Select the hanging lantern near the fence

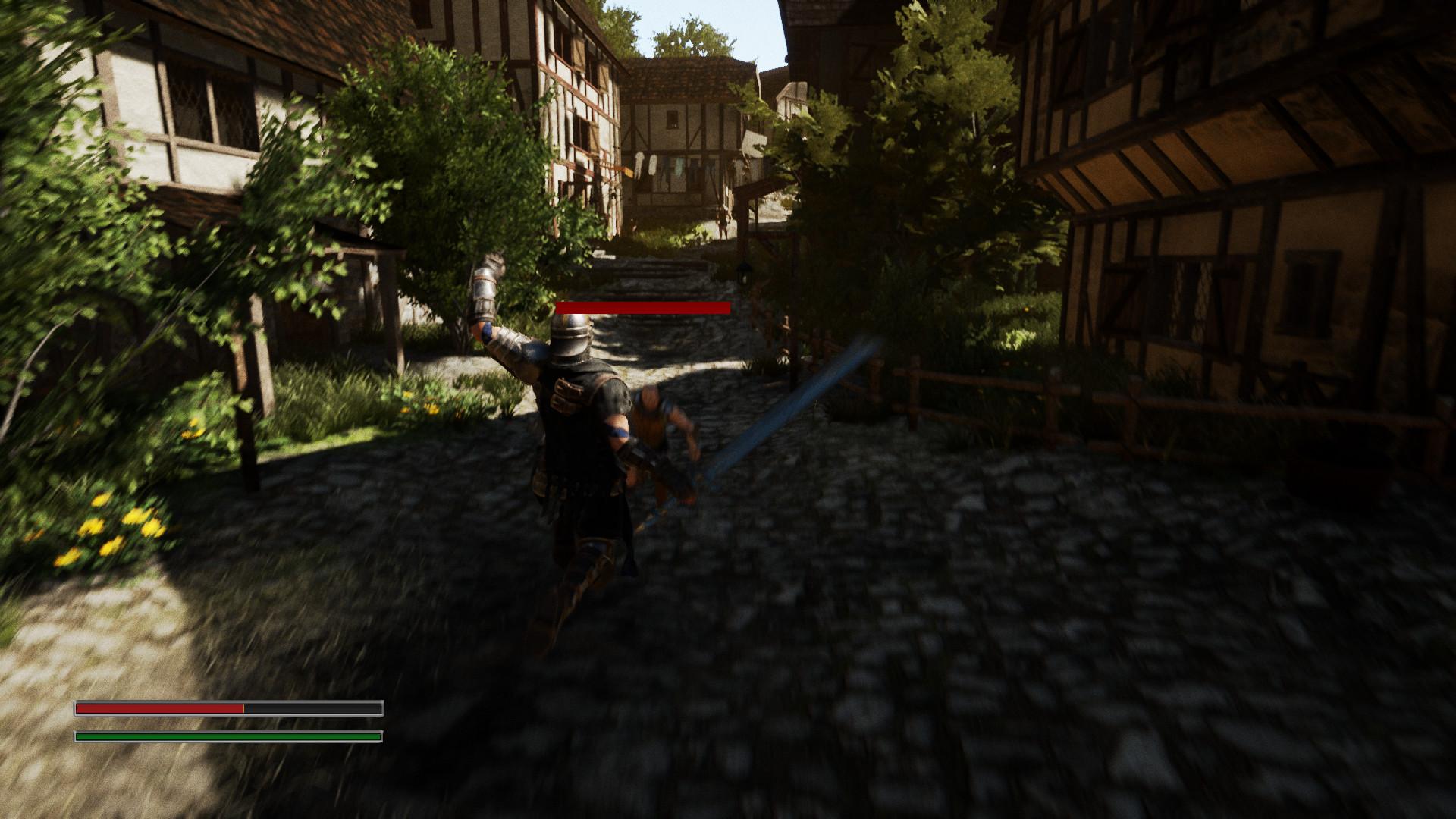click(744, 275)
